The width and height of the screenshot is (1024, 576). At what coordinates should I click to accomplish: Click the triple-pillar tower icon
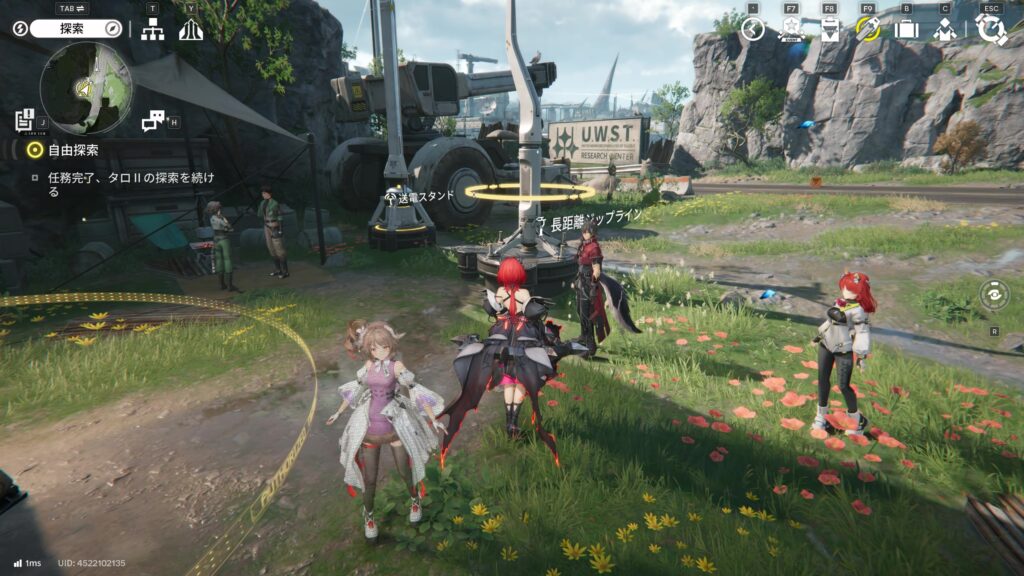(x=191, y=30)
